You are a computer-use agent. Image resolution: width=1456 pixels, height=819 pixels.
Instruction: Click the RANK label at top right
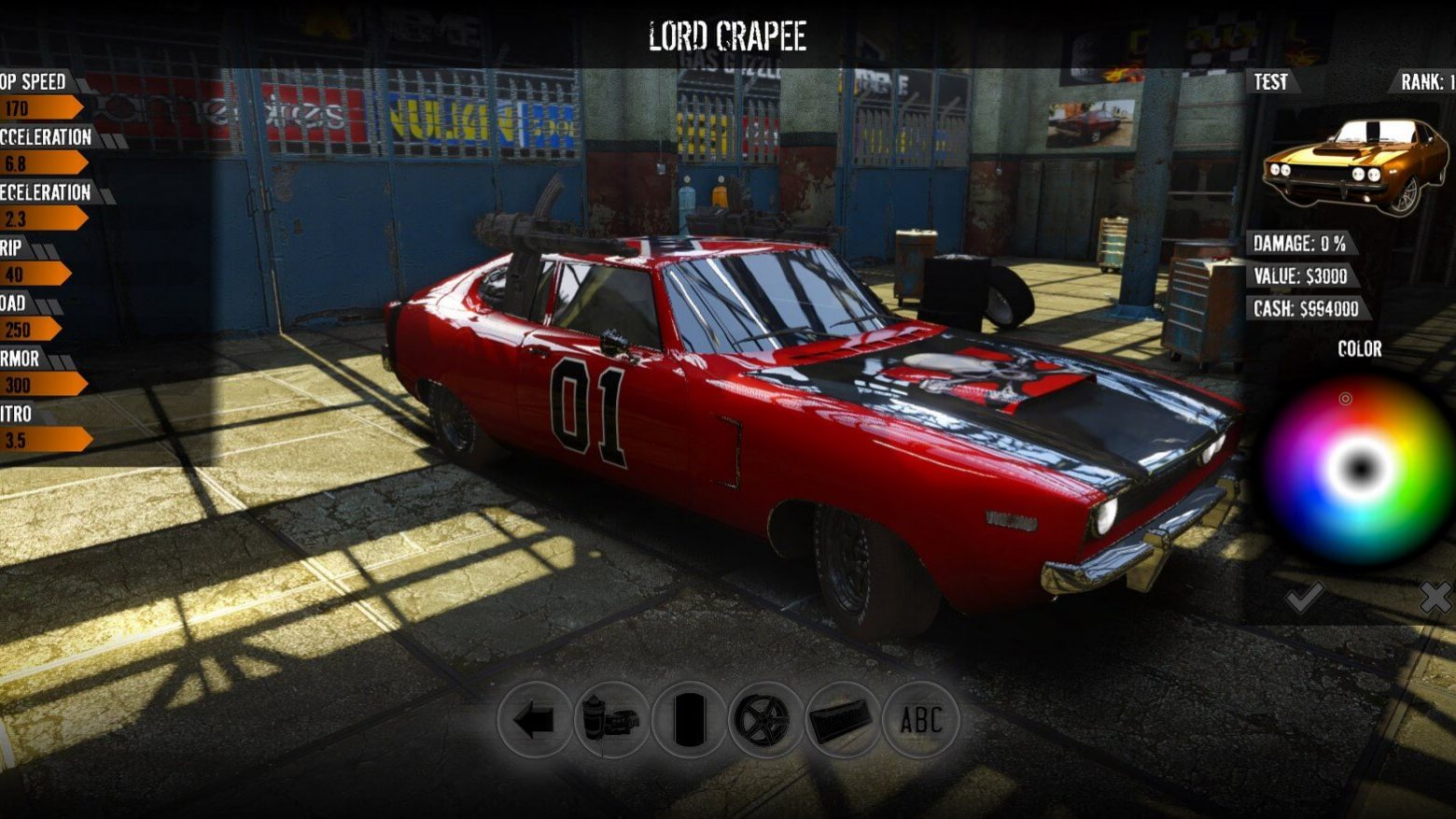coord(1420,82)
